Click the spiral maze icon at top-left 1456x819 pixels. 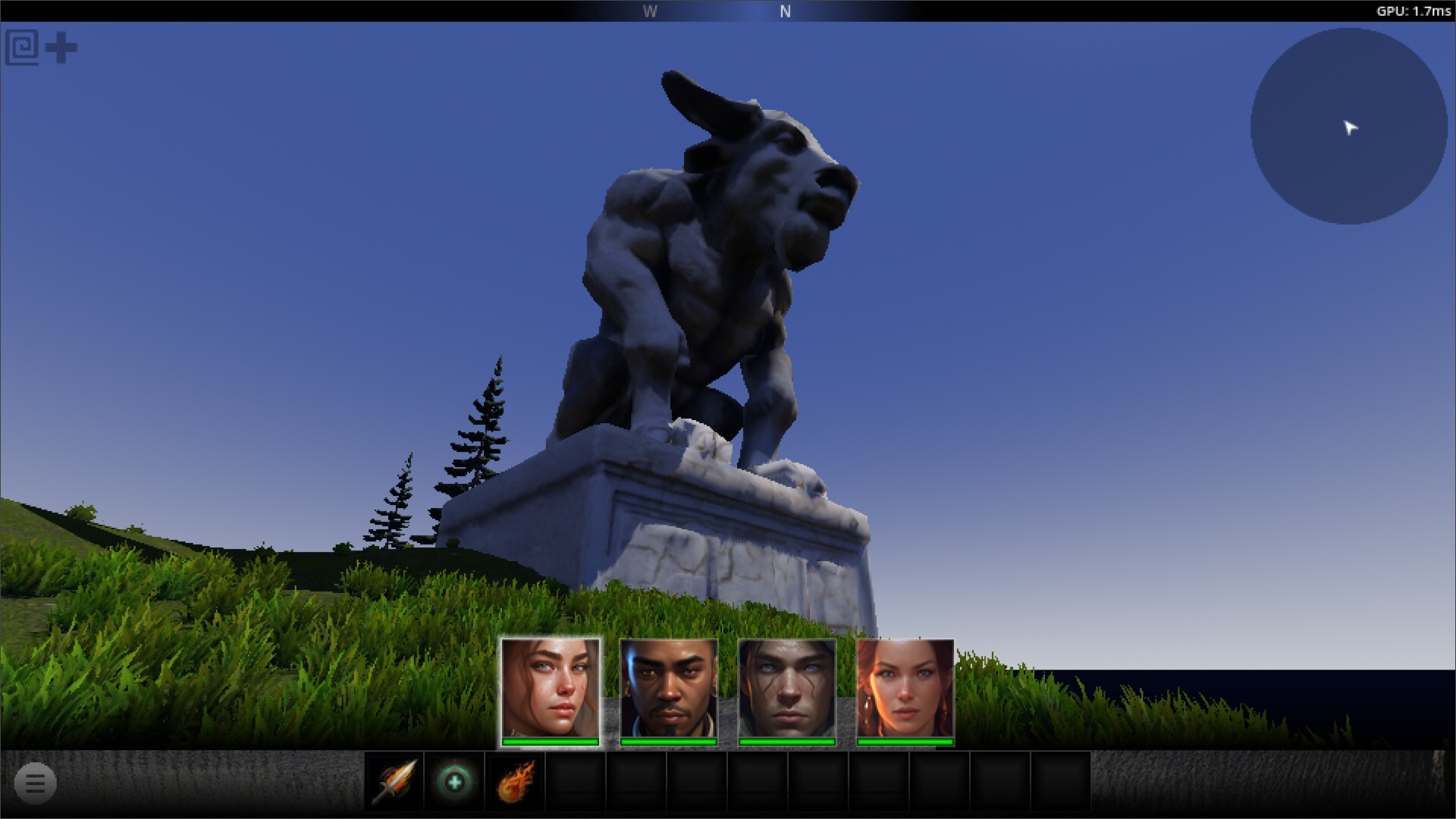pyautogui.click(x=22, y=47)
